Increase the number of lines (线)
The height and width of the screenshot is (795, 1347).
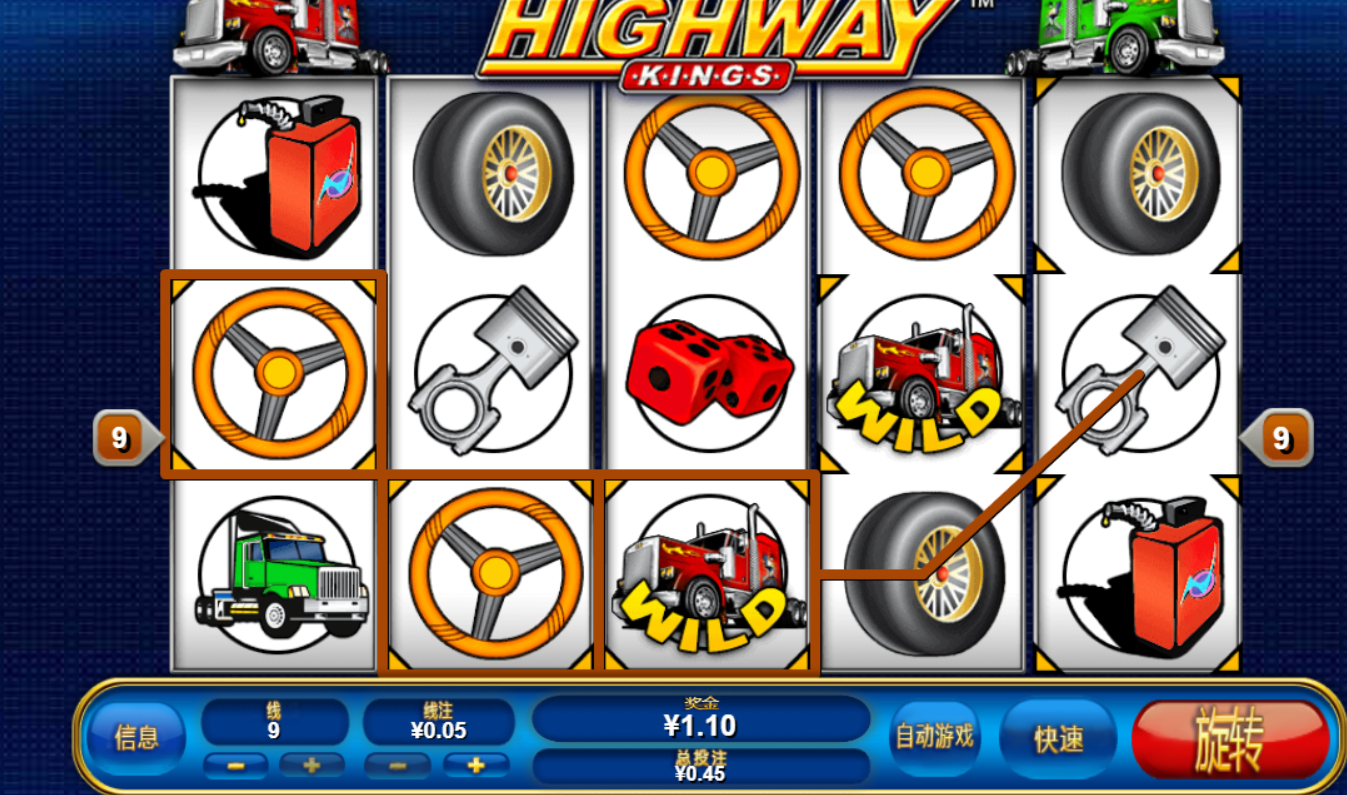point(311,766)
